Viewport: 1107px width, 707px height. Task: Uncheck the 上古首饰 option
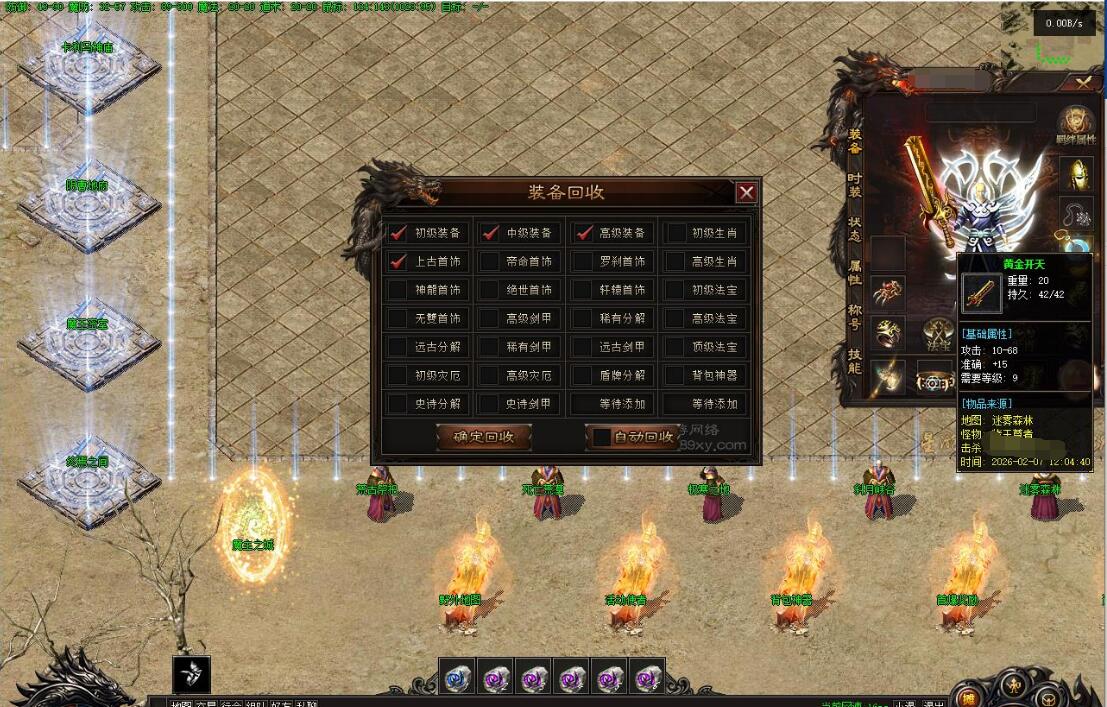point(399,262)
